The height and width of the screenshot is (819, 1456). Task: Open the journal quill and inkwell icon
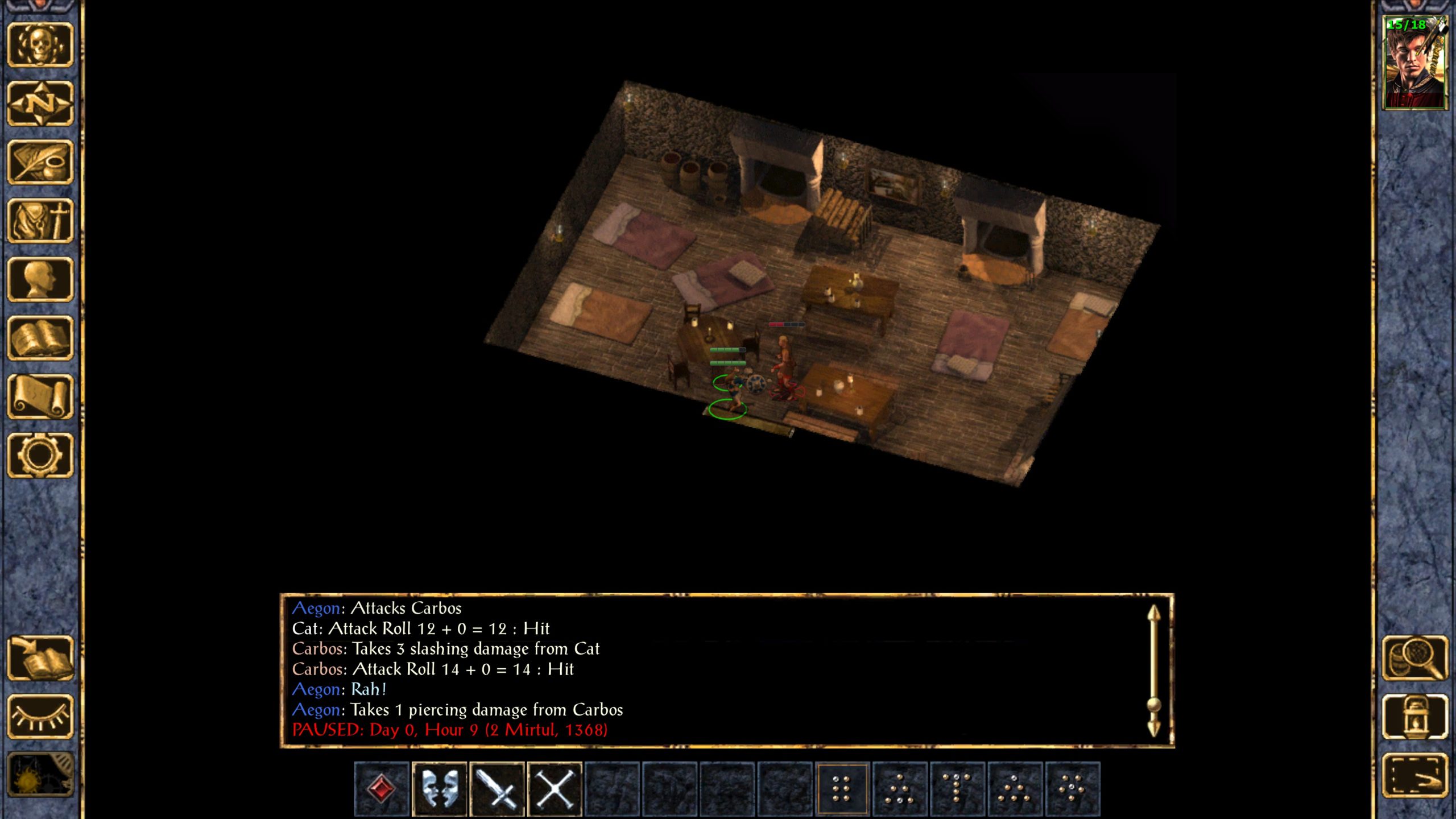[40, 162]
